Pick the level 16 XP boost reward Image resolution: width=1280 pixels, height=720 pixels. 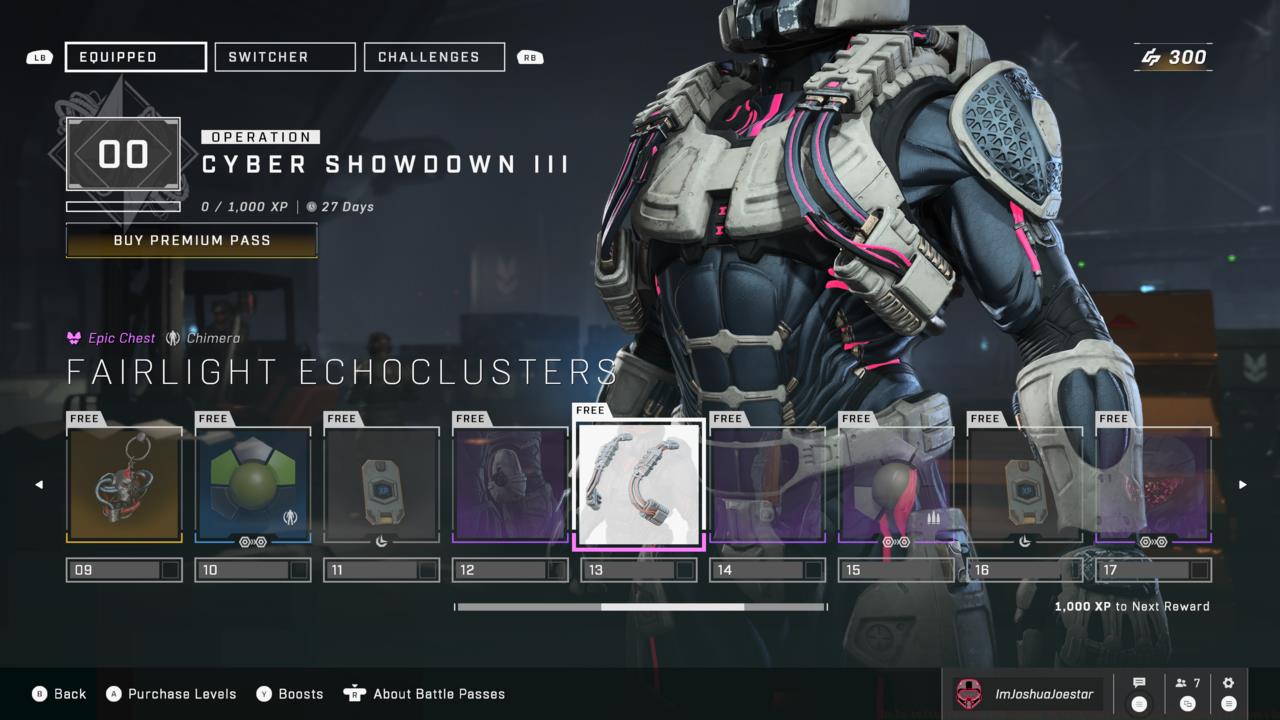pos(1025,485)
